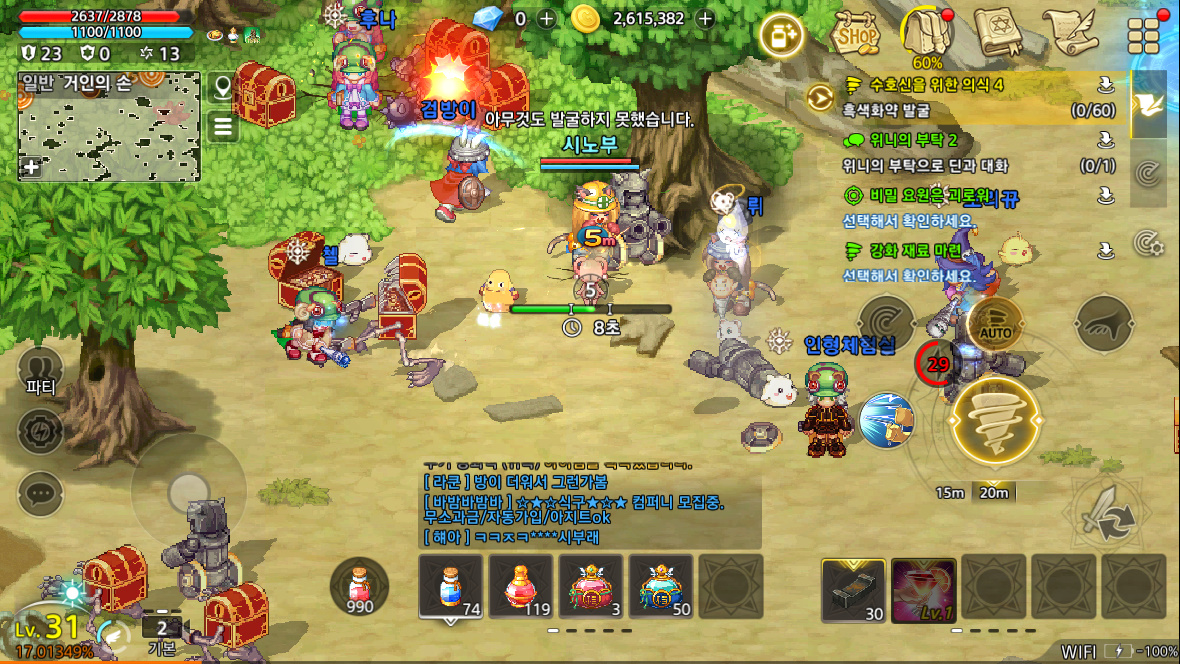Add more diamonds with plus button

[546, 18]
